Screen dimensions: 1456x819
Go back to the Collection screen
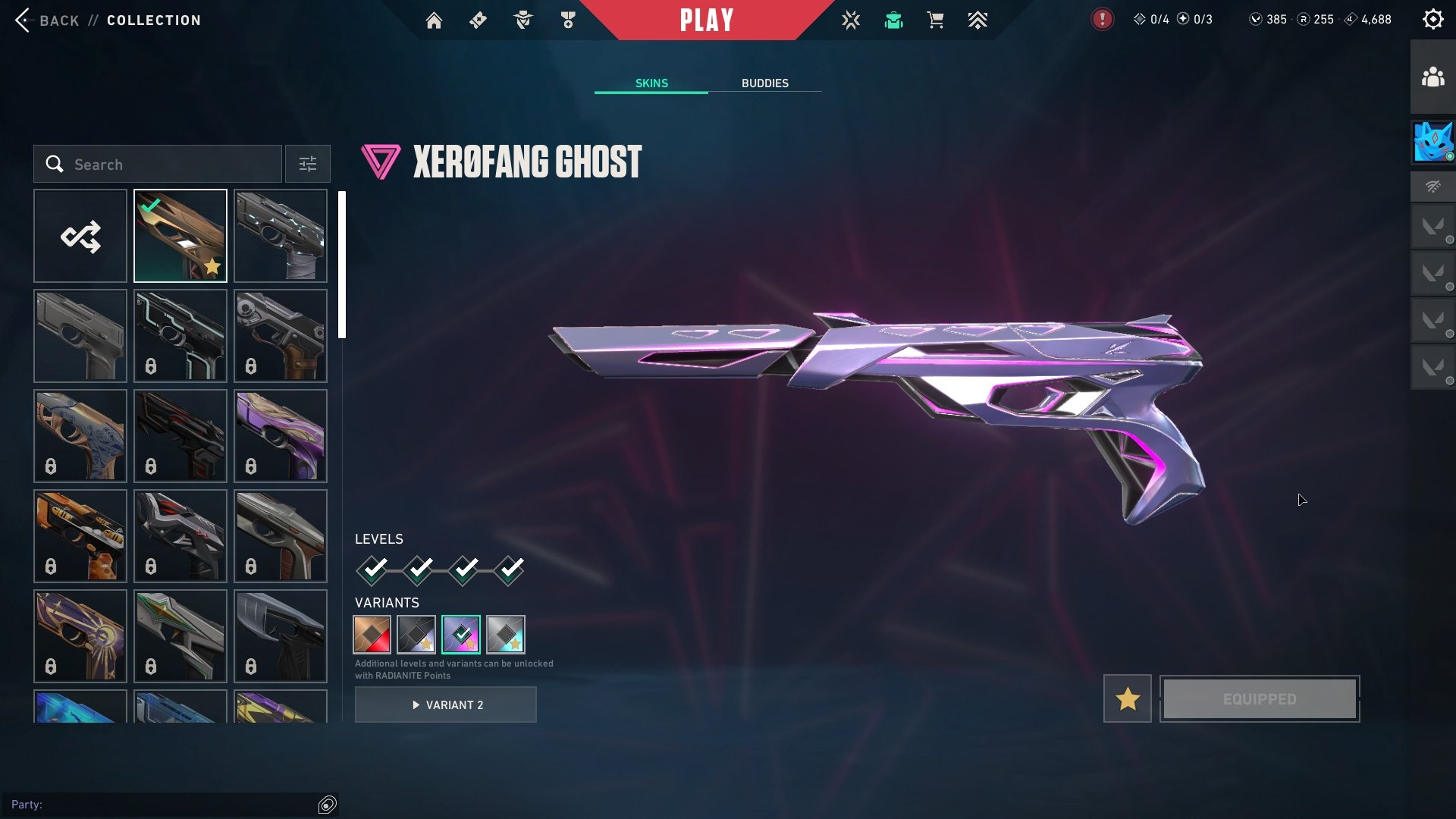coord(47,20)
